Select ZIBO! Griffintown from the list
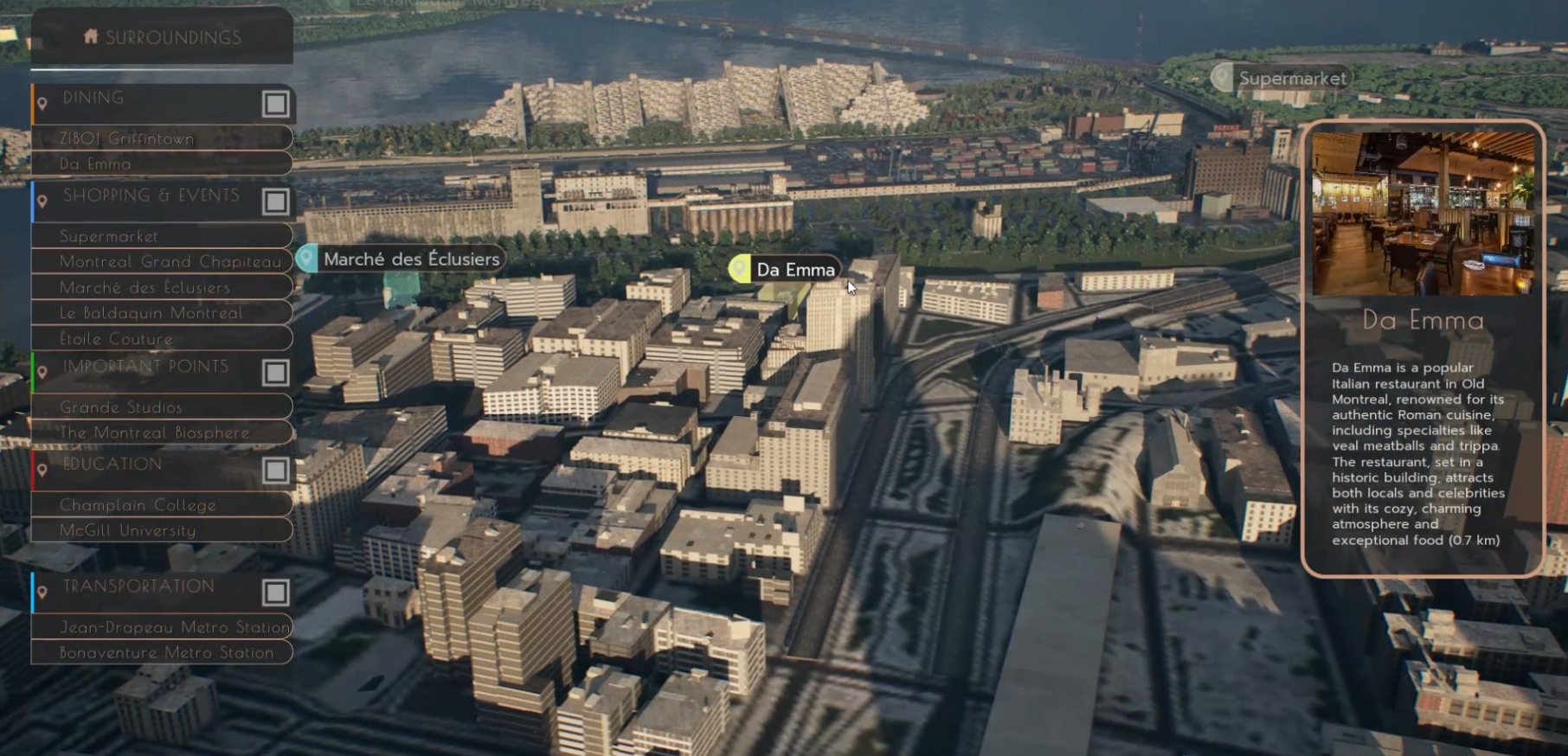 (162, 138)
